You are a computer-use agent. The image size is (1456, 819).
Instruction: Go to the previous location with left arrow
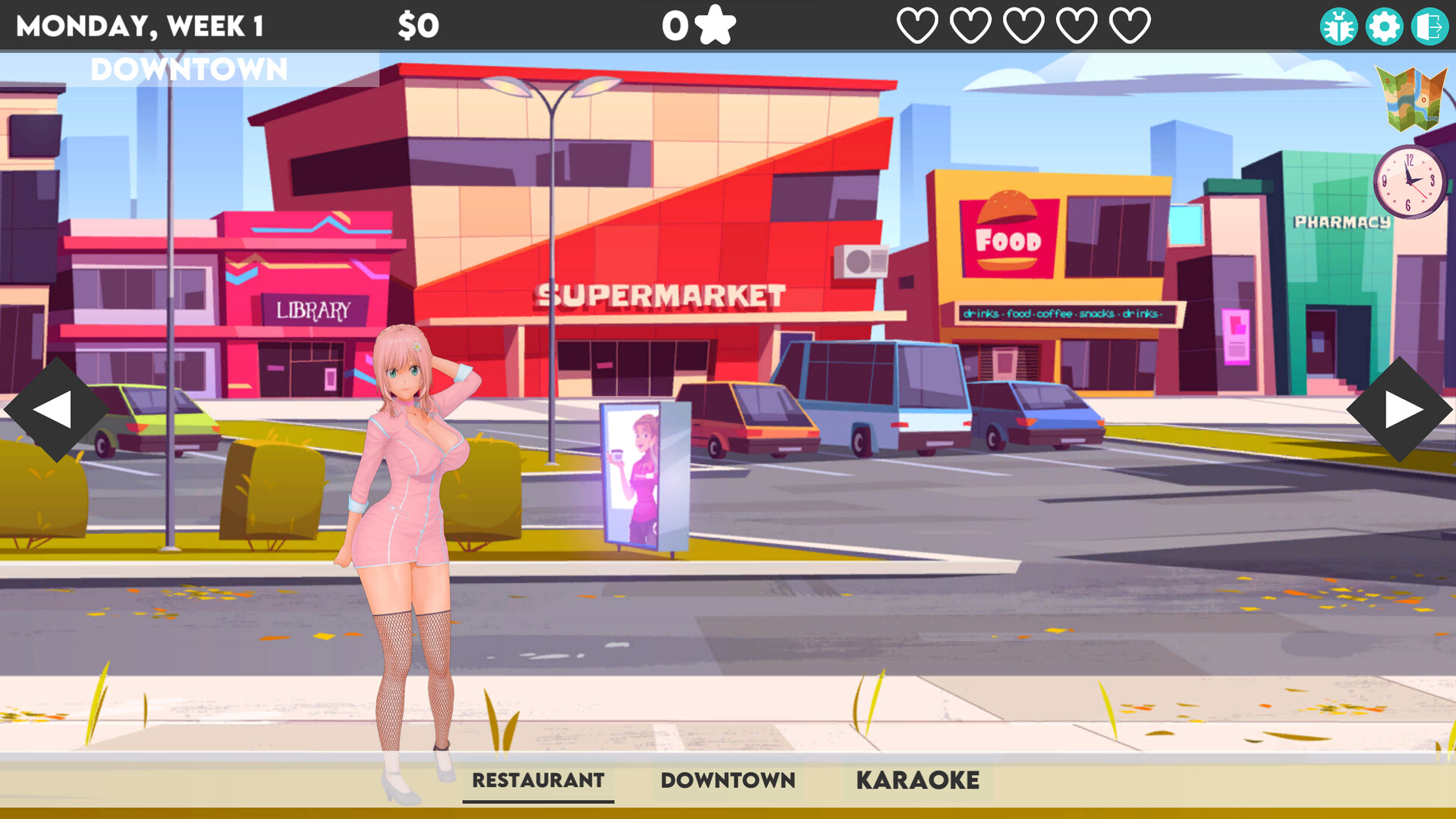[55, 409]
